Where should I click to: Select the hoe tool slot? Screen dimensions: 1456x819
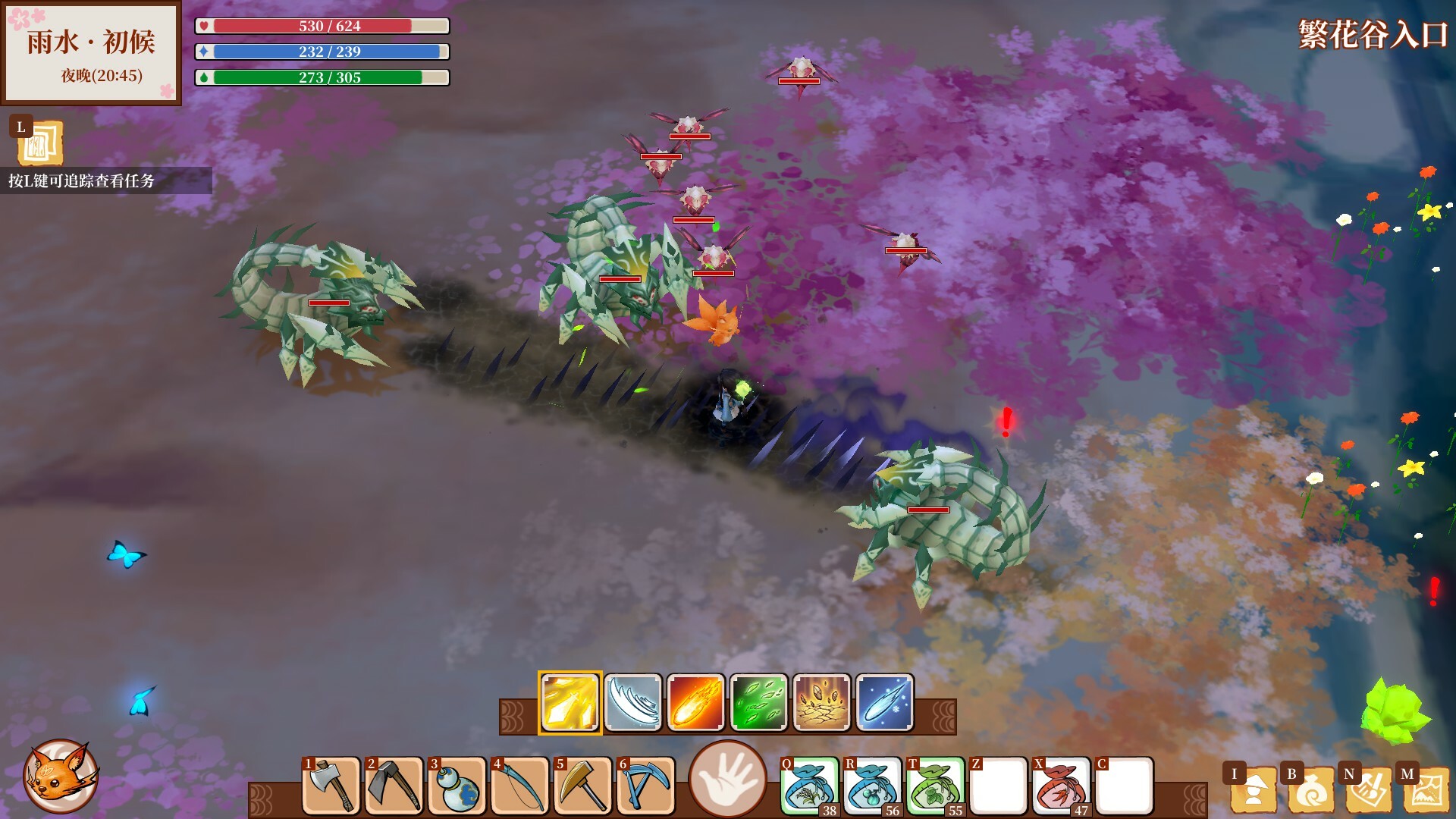394,786
